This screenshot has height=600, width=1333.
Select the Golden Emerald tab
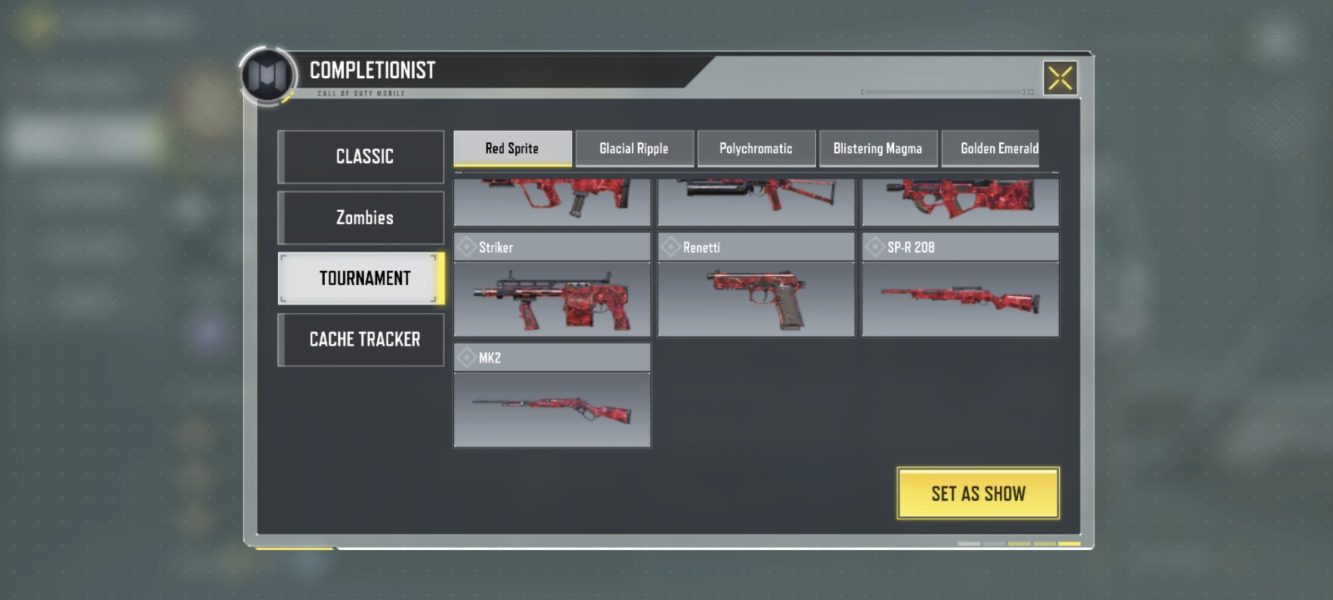[x=995, y=149]
